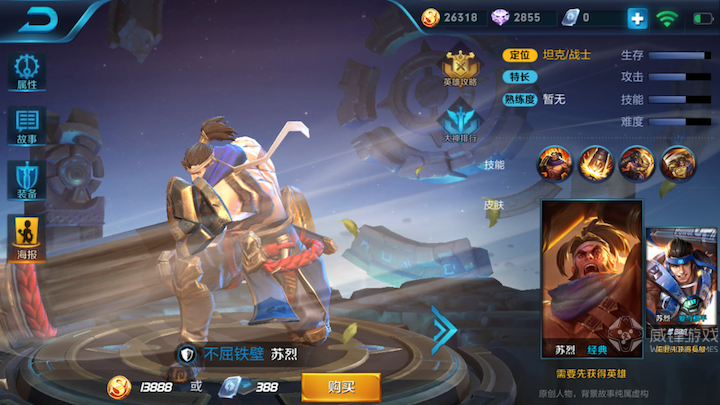Go back using the top-left arrow
The image size is (720, 405).
39,19
